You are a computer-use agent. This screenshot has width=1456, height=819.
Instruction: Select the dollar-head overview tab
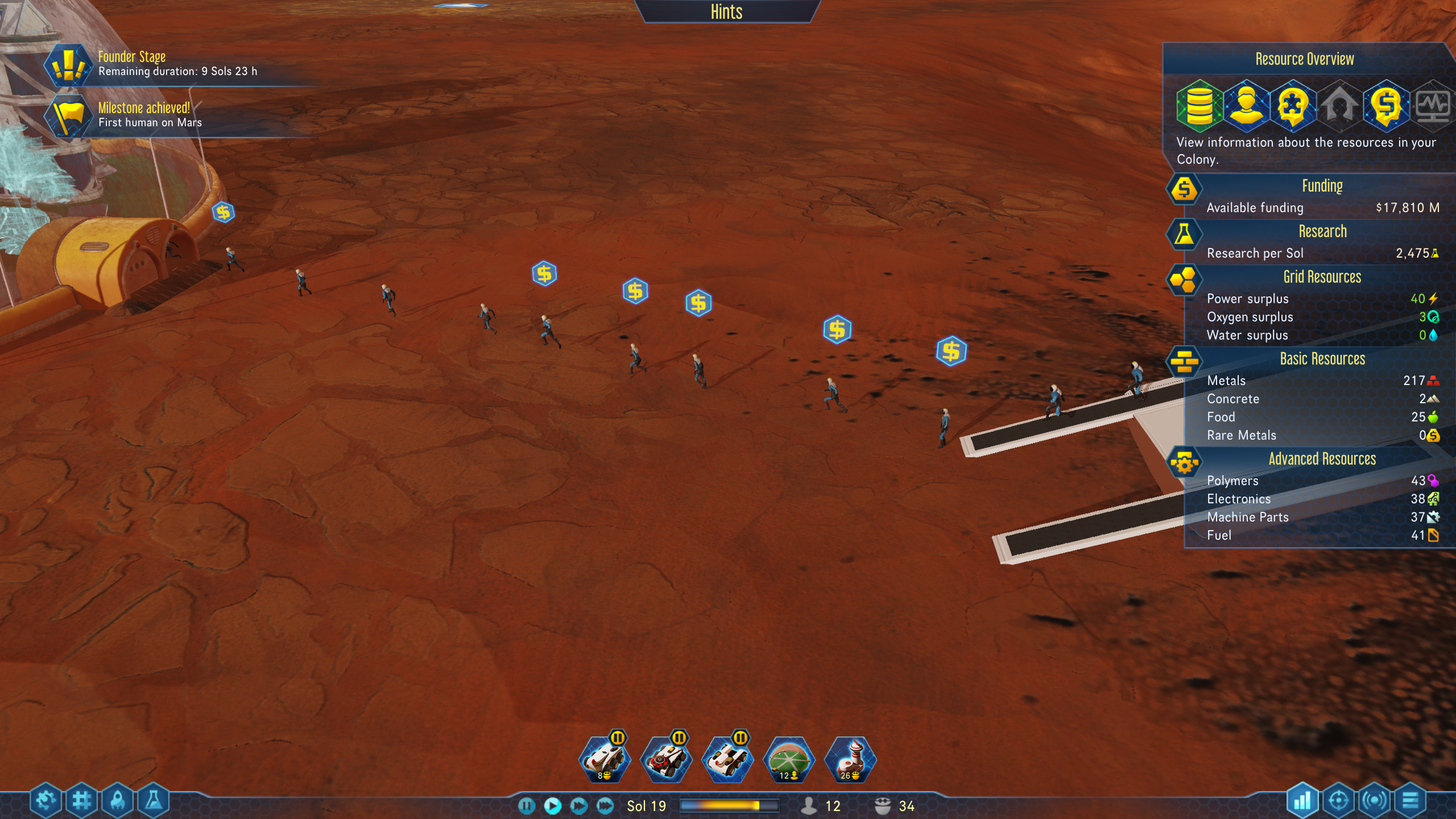[1386, 105]
